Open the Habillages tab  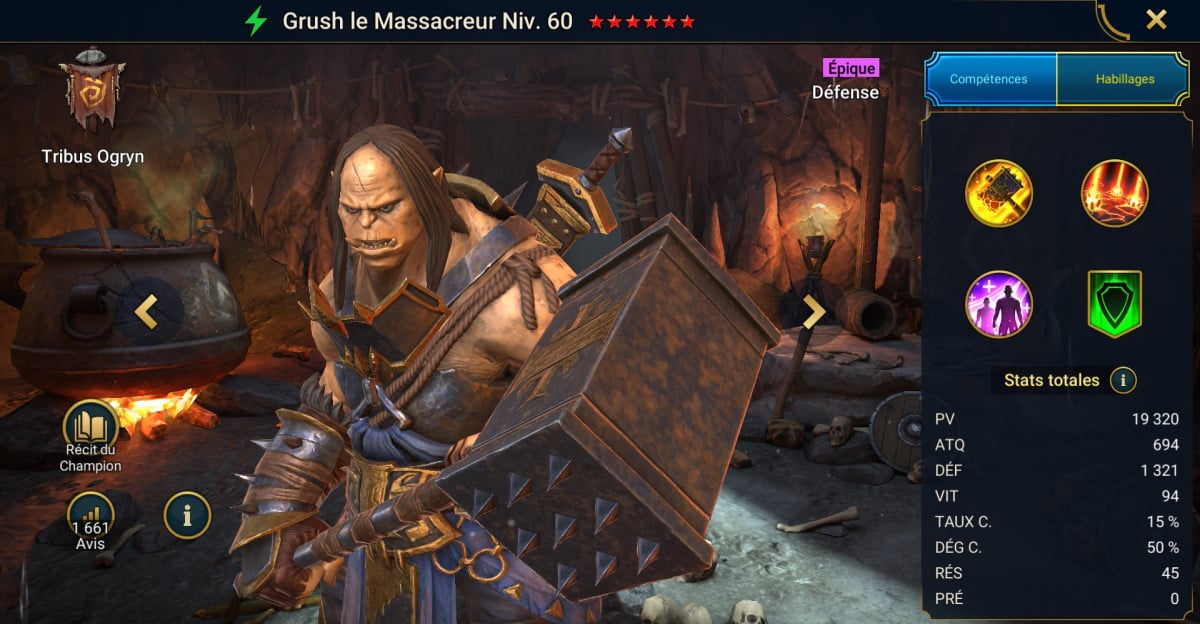pyautogui.click(x=1122, y=79)
